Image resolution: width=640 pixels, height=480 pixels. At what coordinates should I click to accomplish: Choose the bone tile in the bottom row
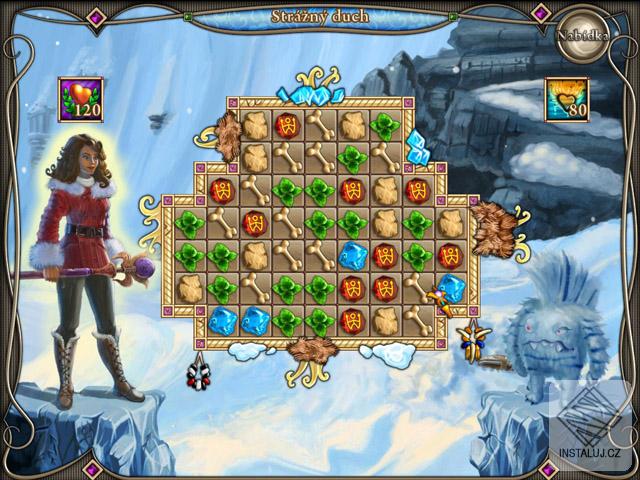tap(417, 321)
